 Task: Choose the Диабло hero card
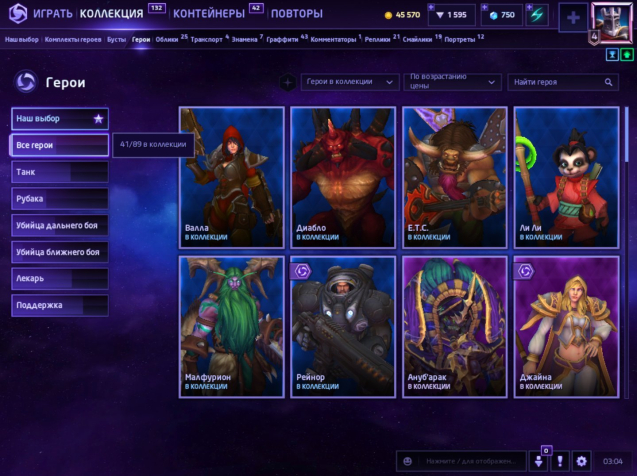coord(341,177)
